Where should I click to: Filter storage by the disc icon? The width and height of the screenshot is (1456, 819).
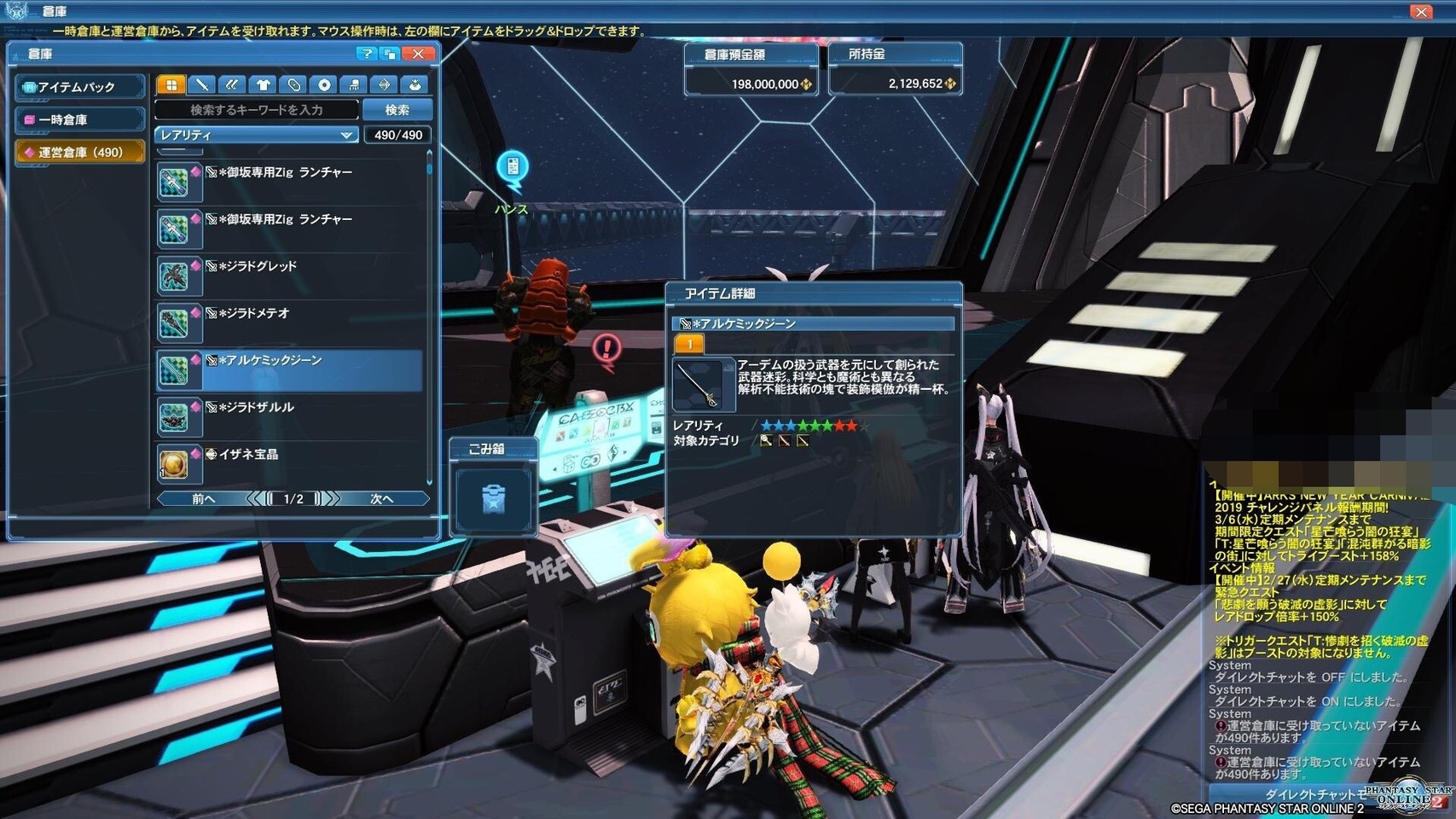pos(324,84)
